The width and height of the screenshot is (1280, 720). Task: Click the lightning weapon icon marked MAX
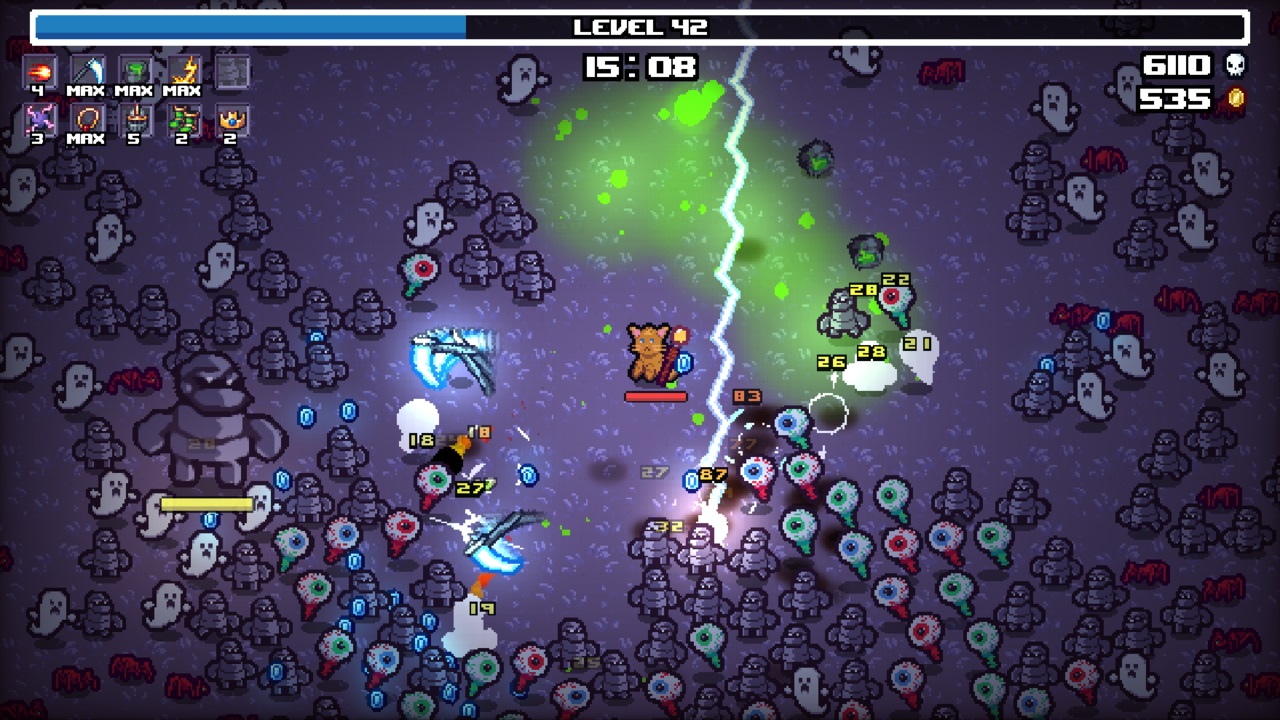182,70
